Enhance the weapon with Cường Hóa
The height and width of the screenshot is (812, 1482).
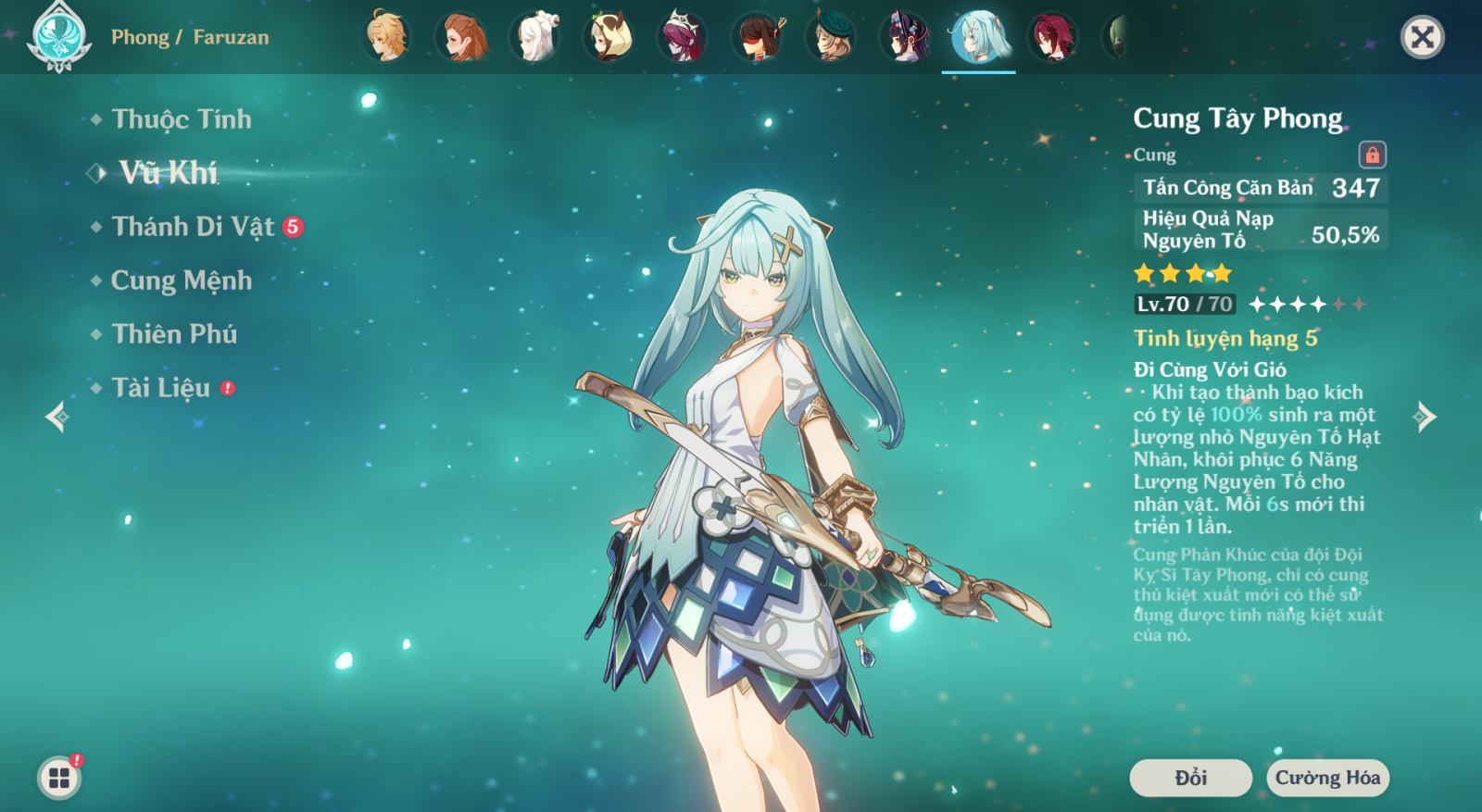[x=1327, y=778]
